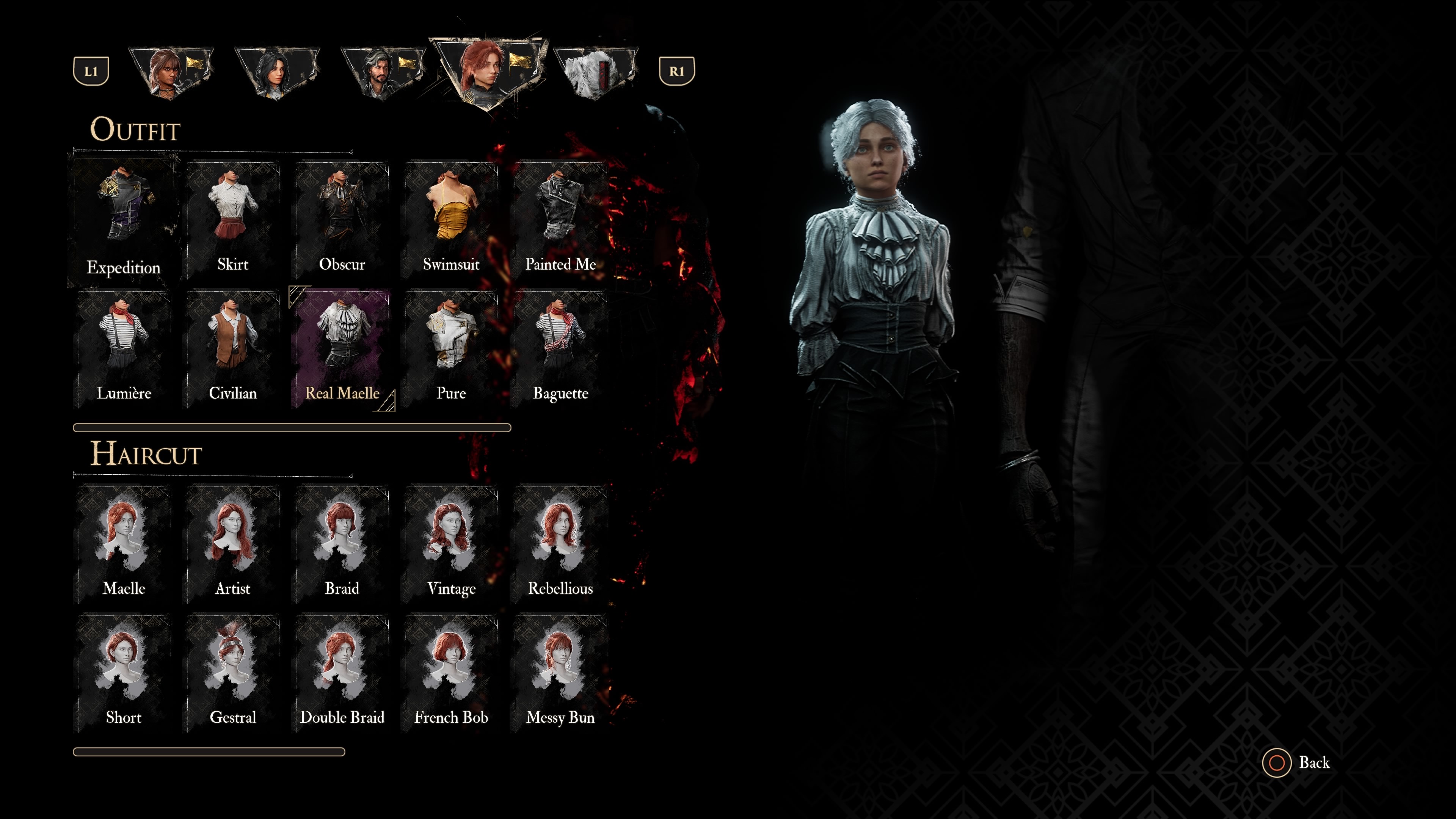
Task: Equip the Obscur outfit
Action: (342, 218)
